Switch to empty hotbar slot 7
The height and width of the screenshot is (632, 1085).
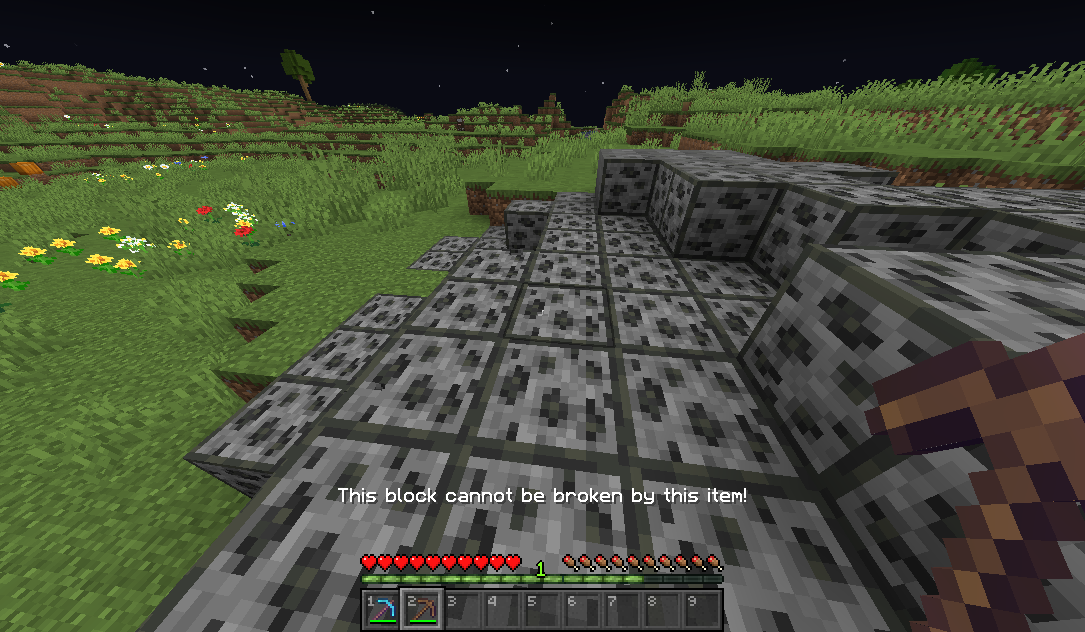point(622,608)
